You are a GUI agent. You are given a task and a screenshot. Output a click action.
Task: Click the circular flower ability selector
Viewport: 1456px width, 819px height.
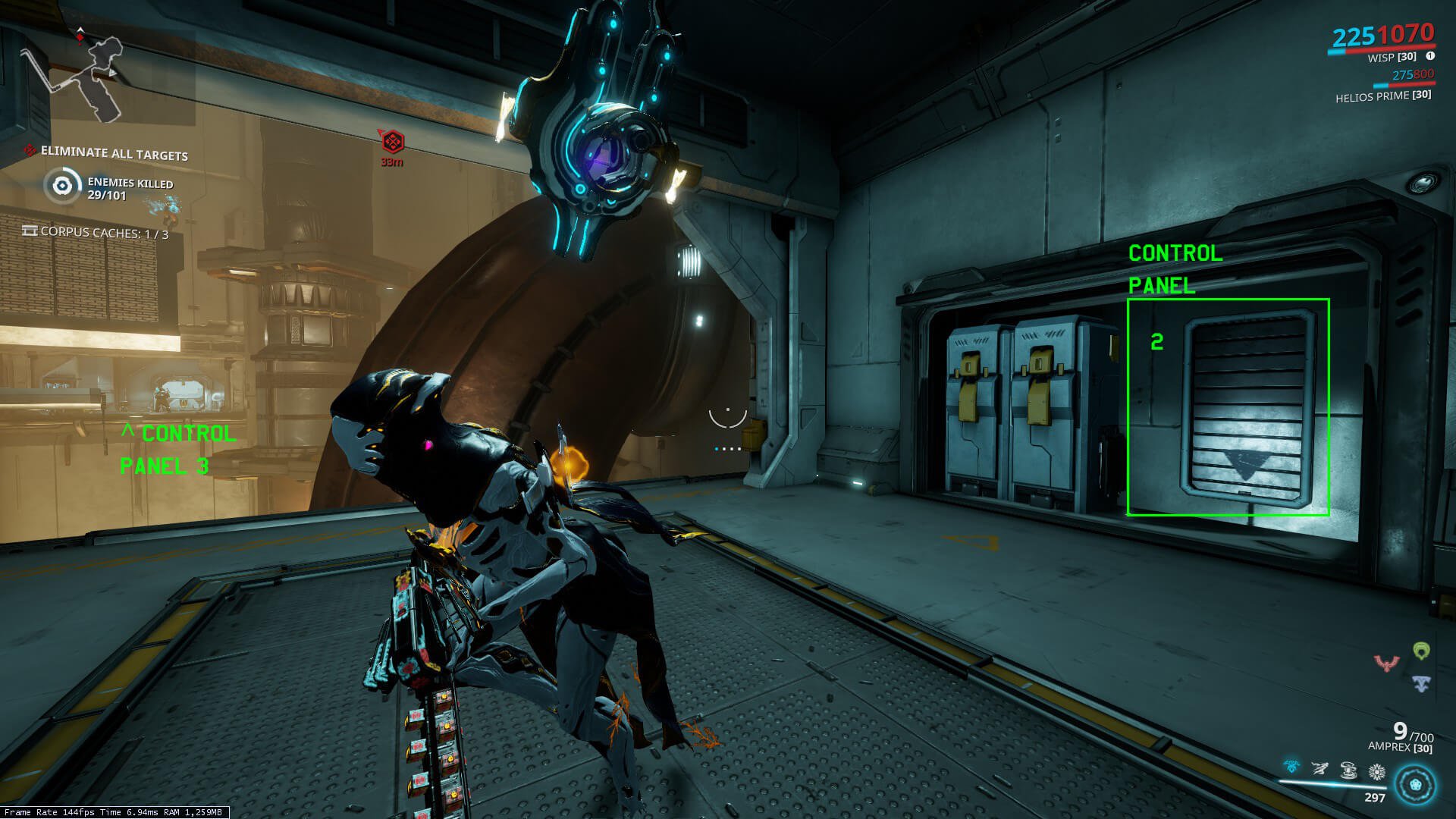[1416, 784]
